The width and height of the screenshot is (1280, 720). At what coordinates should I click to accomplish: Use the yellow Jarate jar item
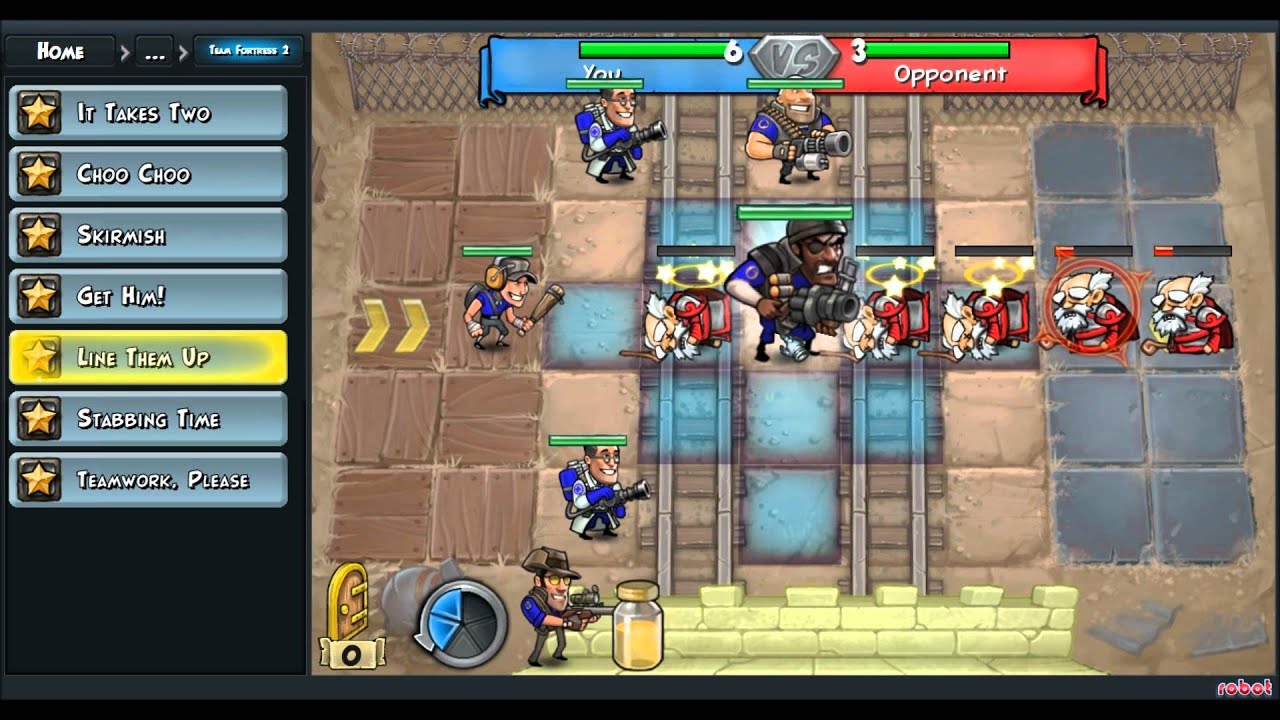pos(637,626)
